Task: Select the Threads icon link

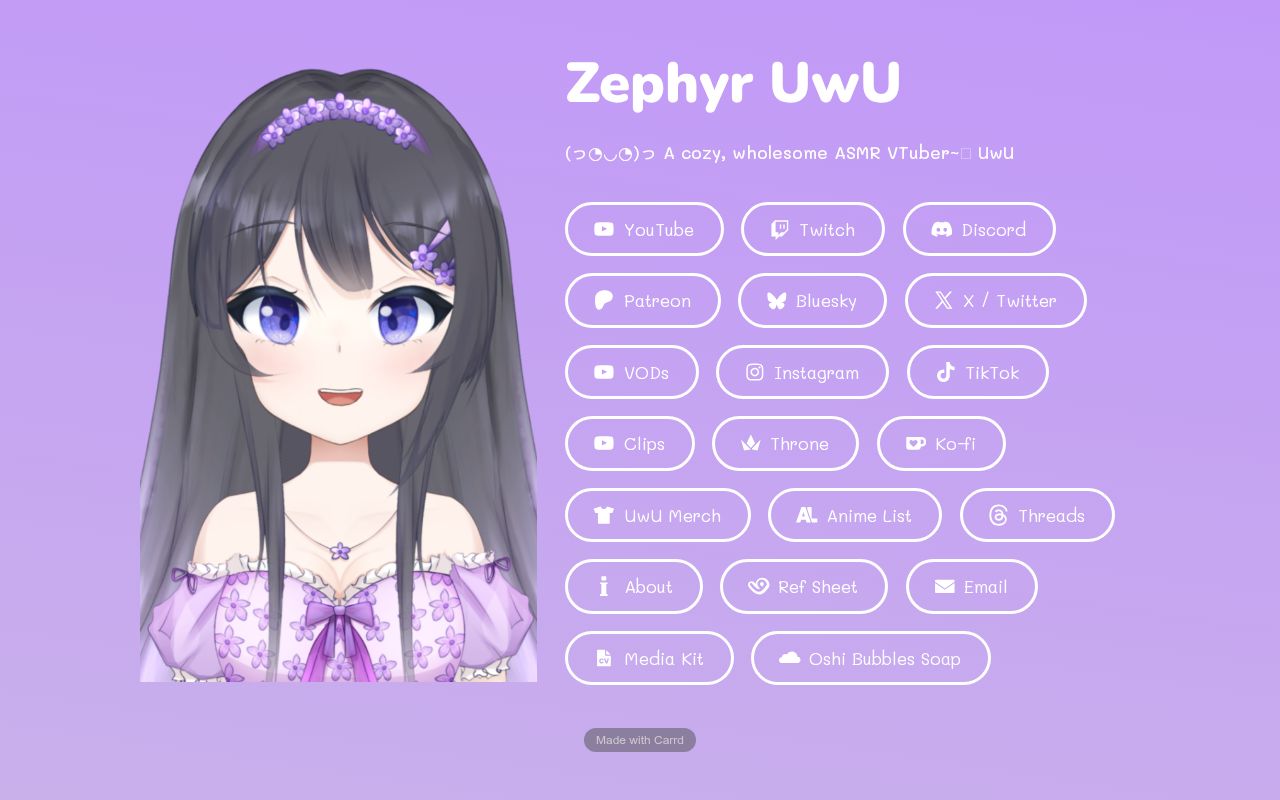Action: (x=998, y=515)
